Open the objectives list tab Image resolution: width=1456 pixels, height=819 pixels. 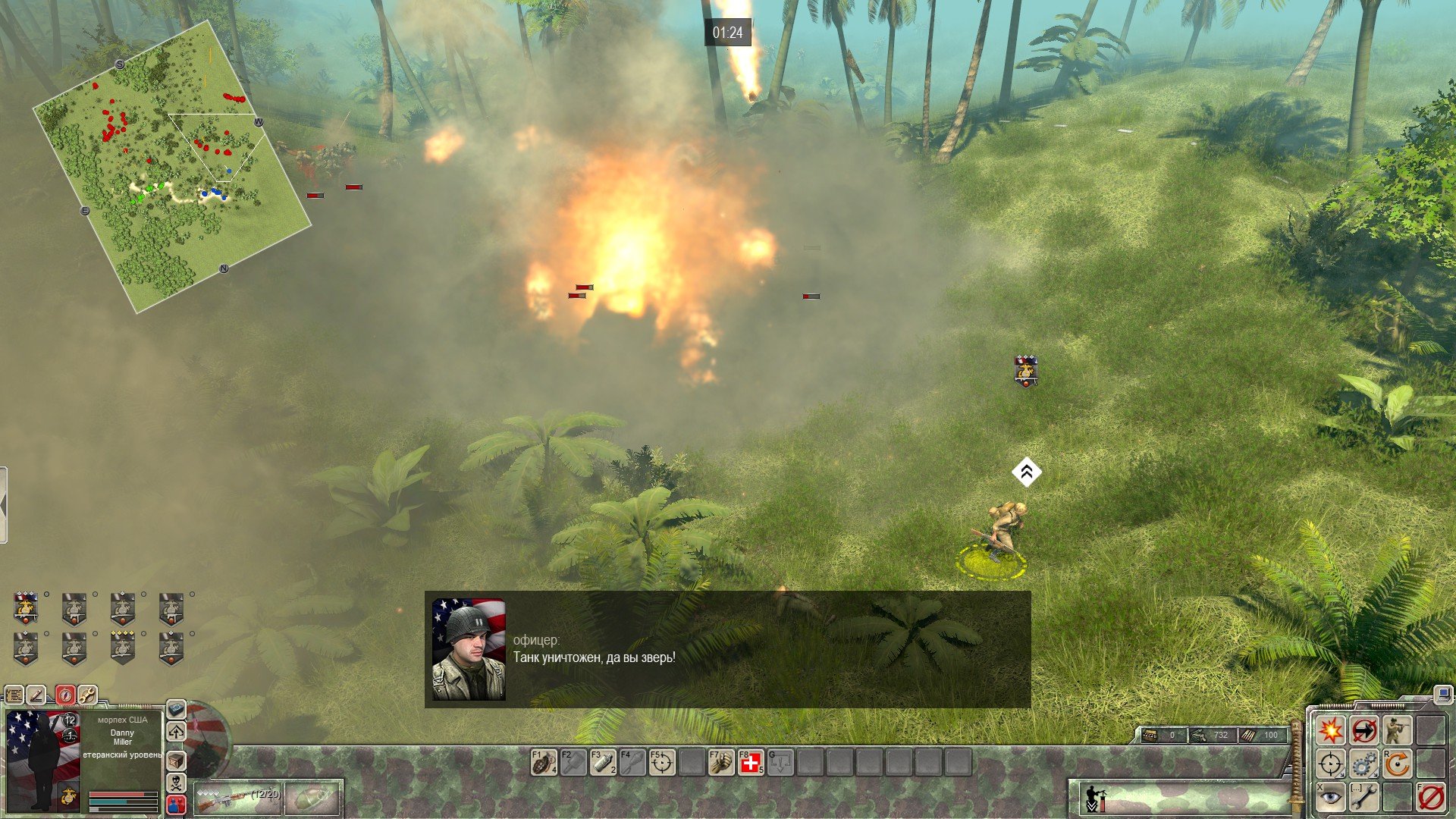pyautogui.click(x=14, y=695)
